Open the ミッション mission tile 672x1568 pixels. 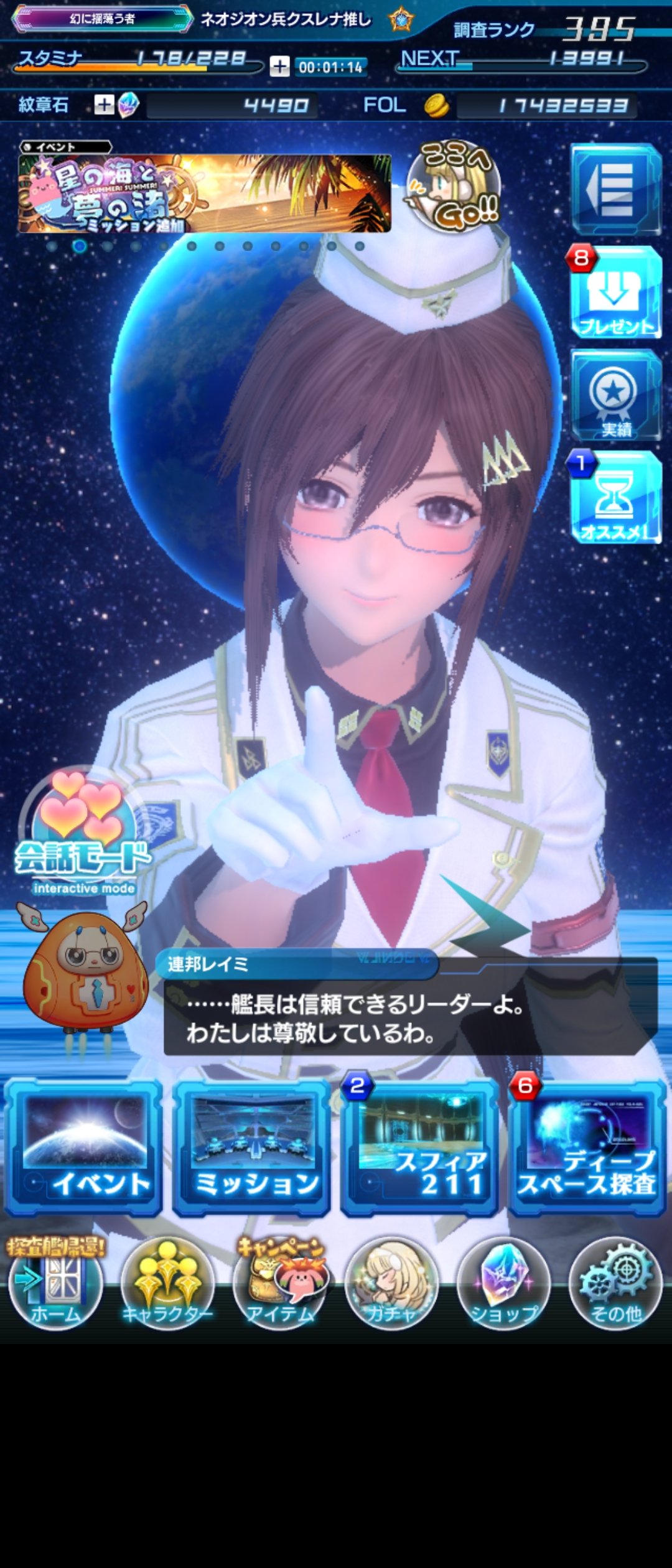click(251, 1148)
